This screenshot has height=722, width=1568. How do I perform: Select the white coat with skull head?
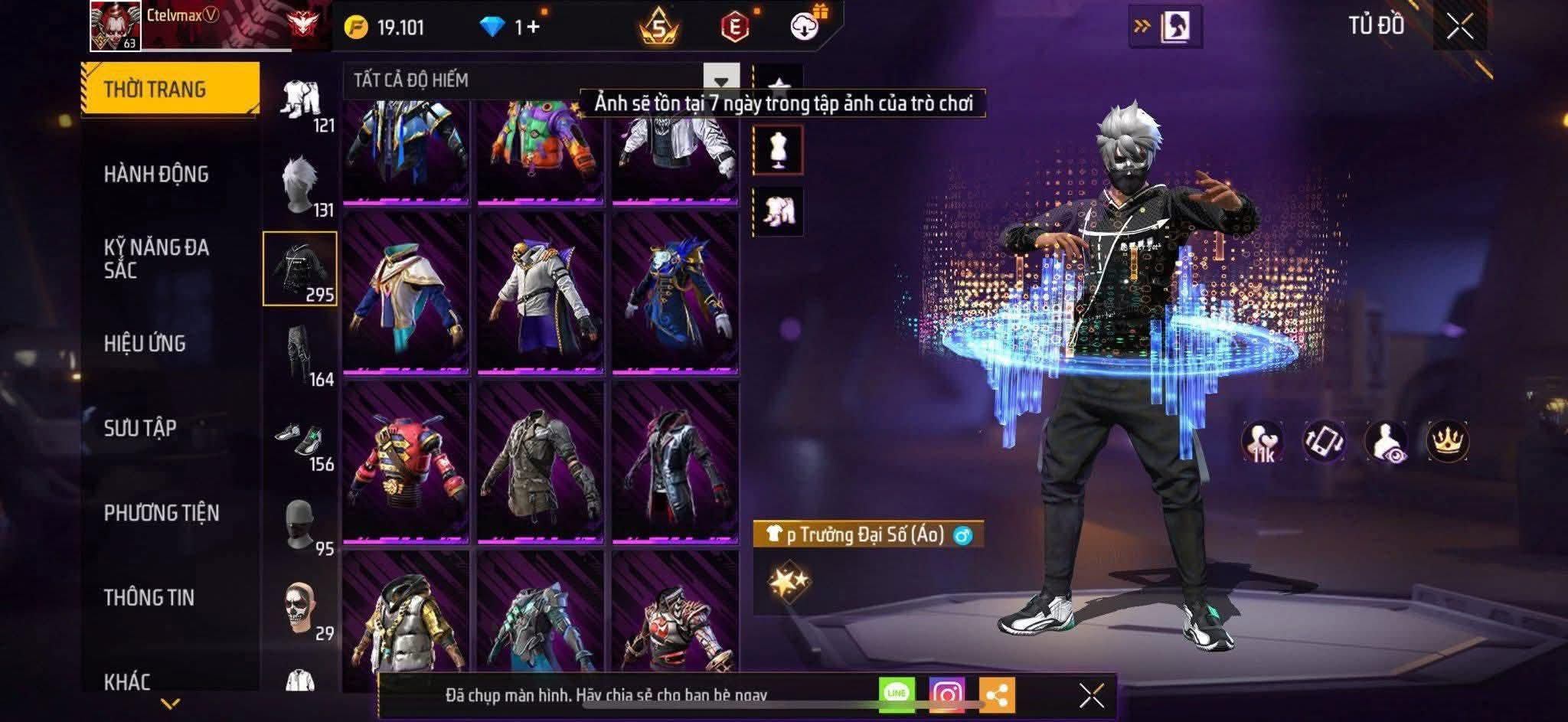pos(541,293)
